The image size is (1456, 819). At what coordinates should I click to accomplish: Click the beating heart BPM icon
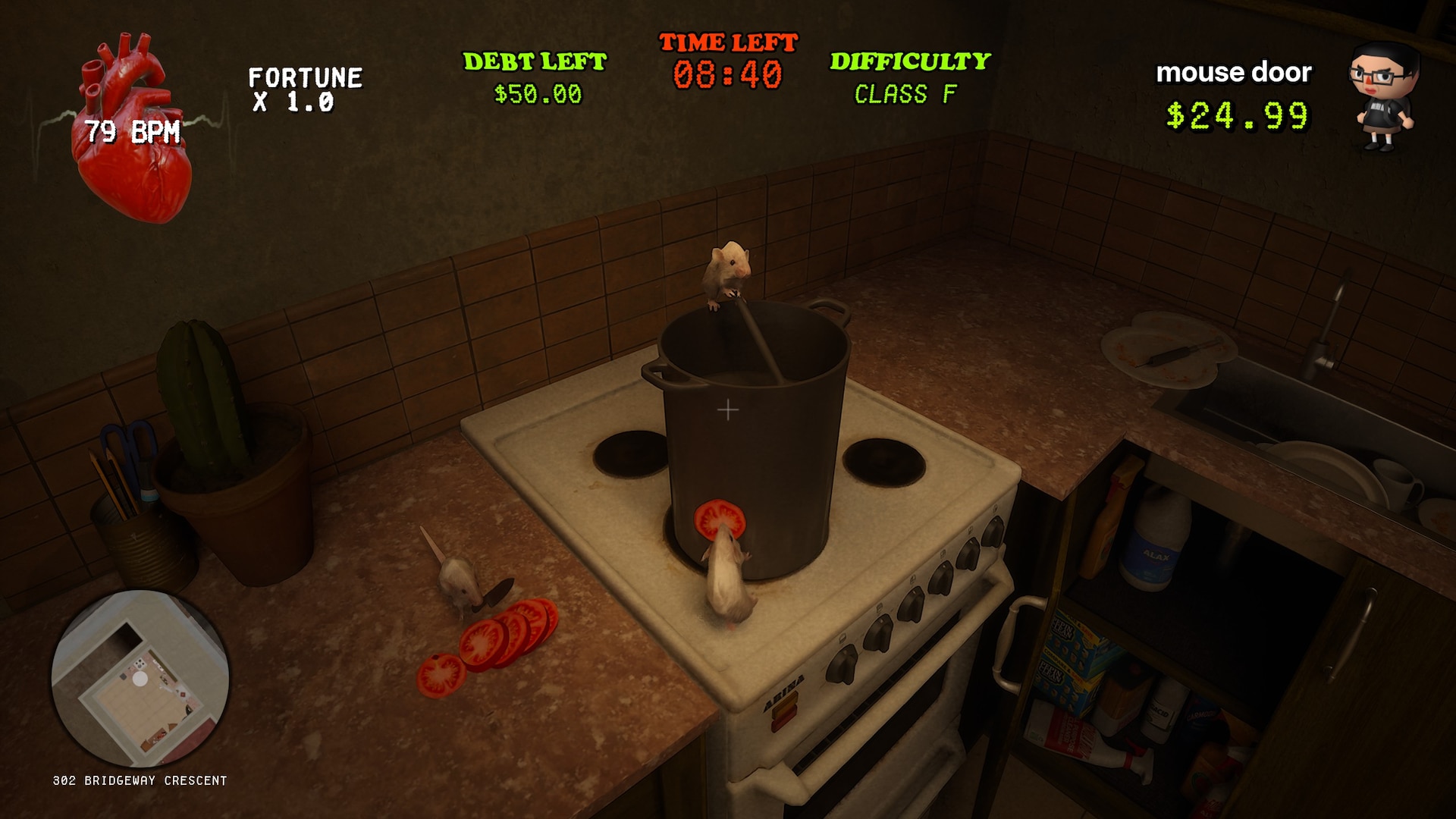pyautogui.click(x=130, y=130)
